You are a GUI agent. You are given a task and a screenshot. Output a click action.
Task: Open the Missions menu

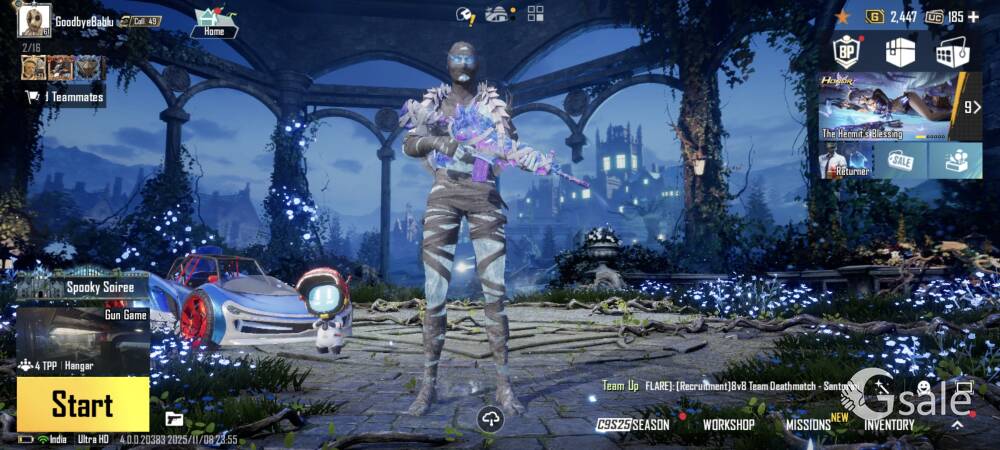pyautogui.click(x=808, y=424)
